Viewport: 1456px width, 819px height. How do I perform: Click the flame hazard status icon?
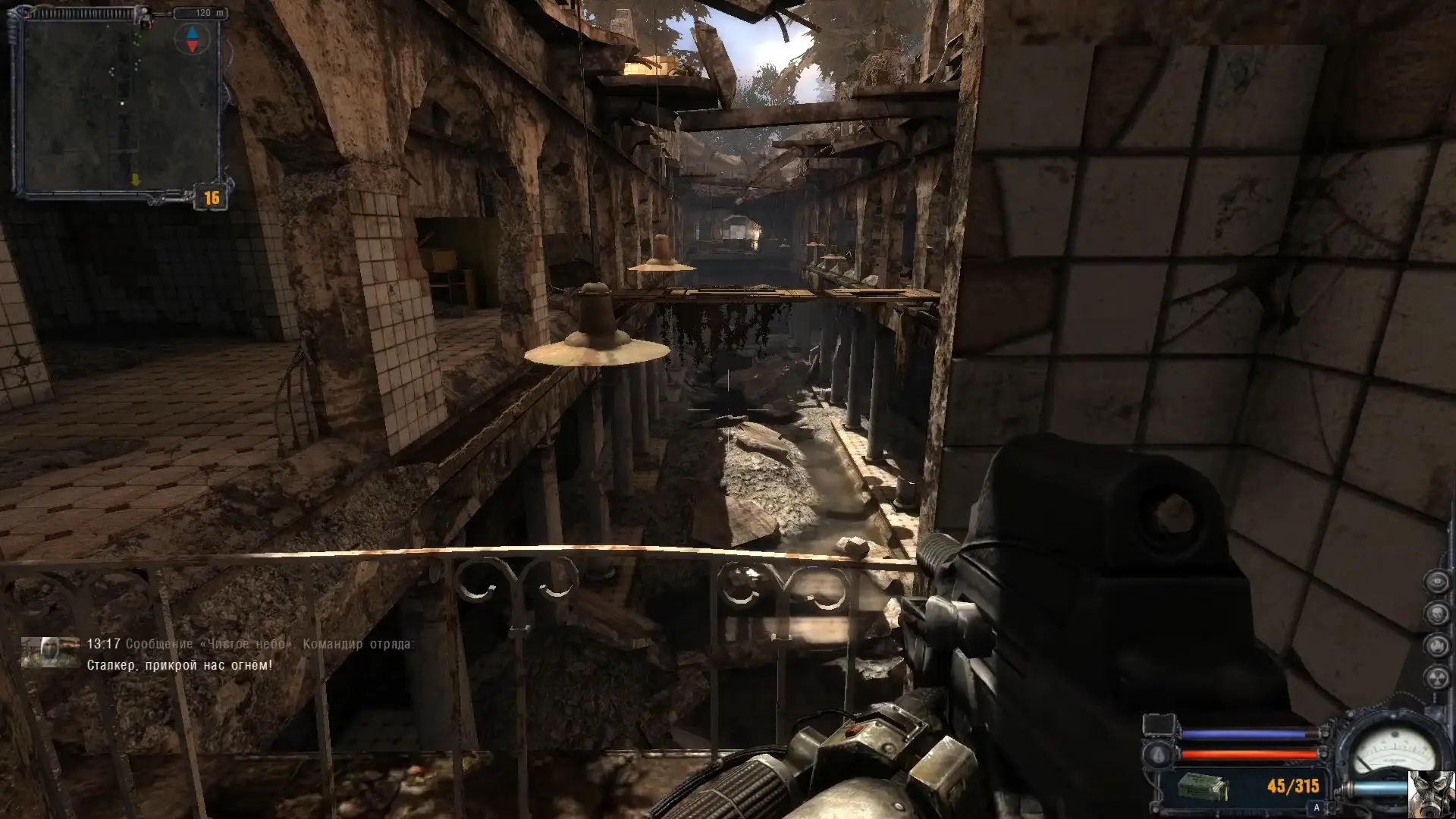pyautogui.click(x=1436, y=645)
